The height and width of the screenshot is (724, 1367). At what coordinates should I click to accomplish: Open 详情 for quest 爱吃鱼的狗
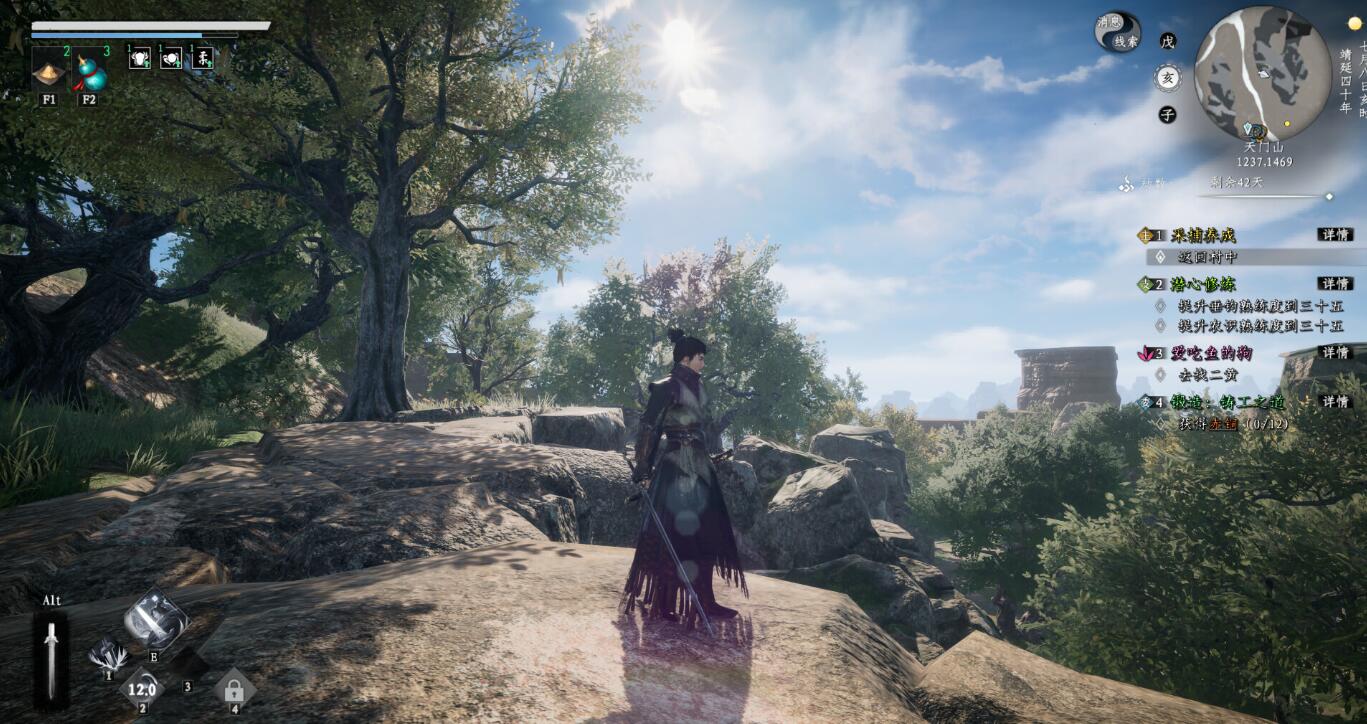[1335, 352]
